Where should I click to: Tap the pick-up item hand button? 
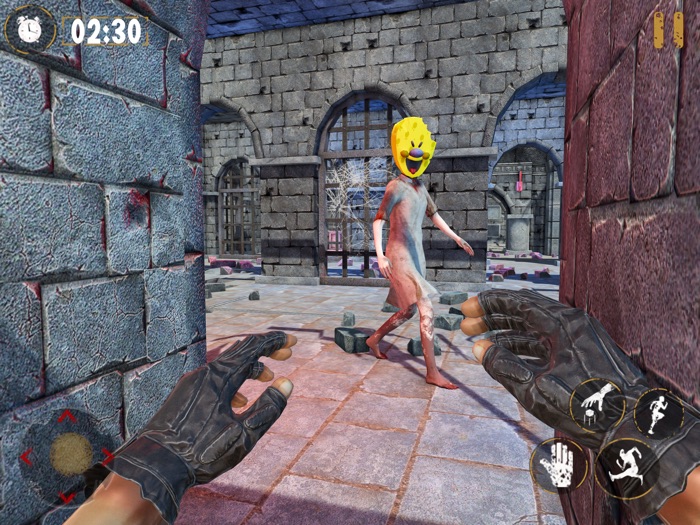pos(598,405)
